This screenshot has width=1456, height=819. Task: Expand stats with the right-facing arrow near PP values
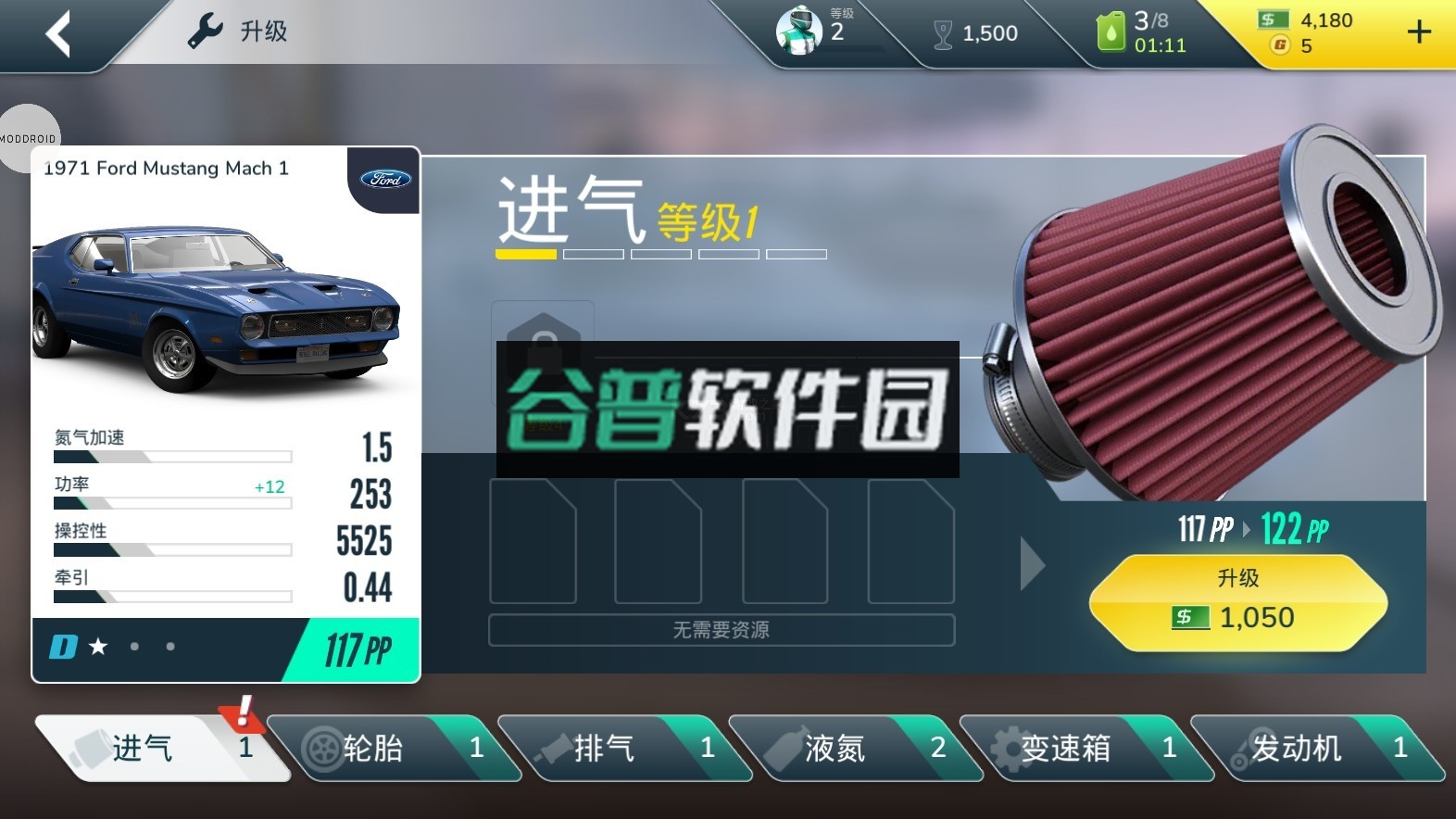point(1031,563)
